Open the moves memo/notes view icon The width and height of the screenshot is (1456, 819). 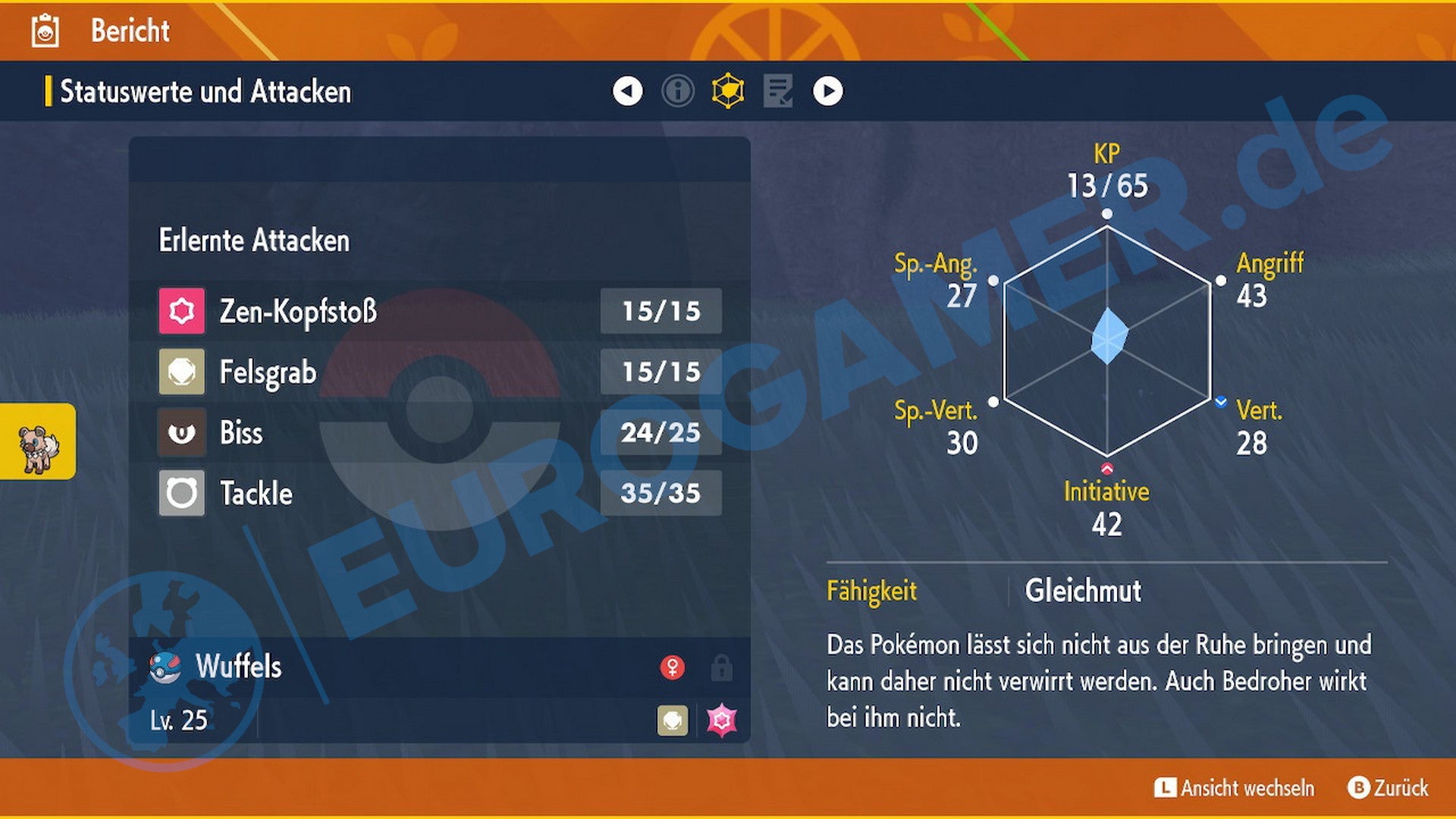pyautogui.click(x=779, y=91)
